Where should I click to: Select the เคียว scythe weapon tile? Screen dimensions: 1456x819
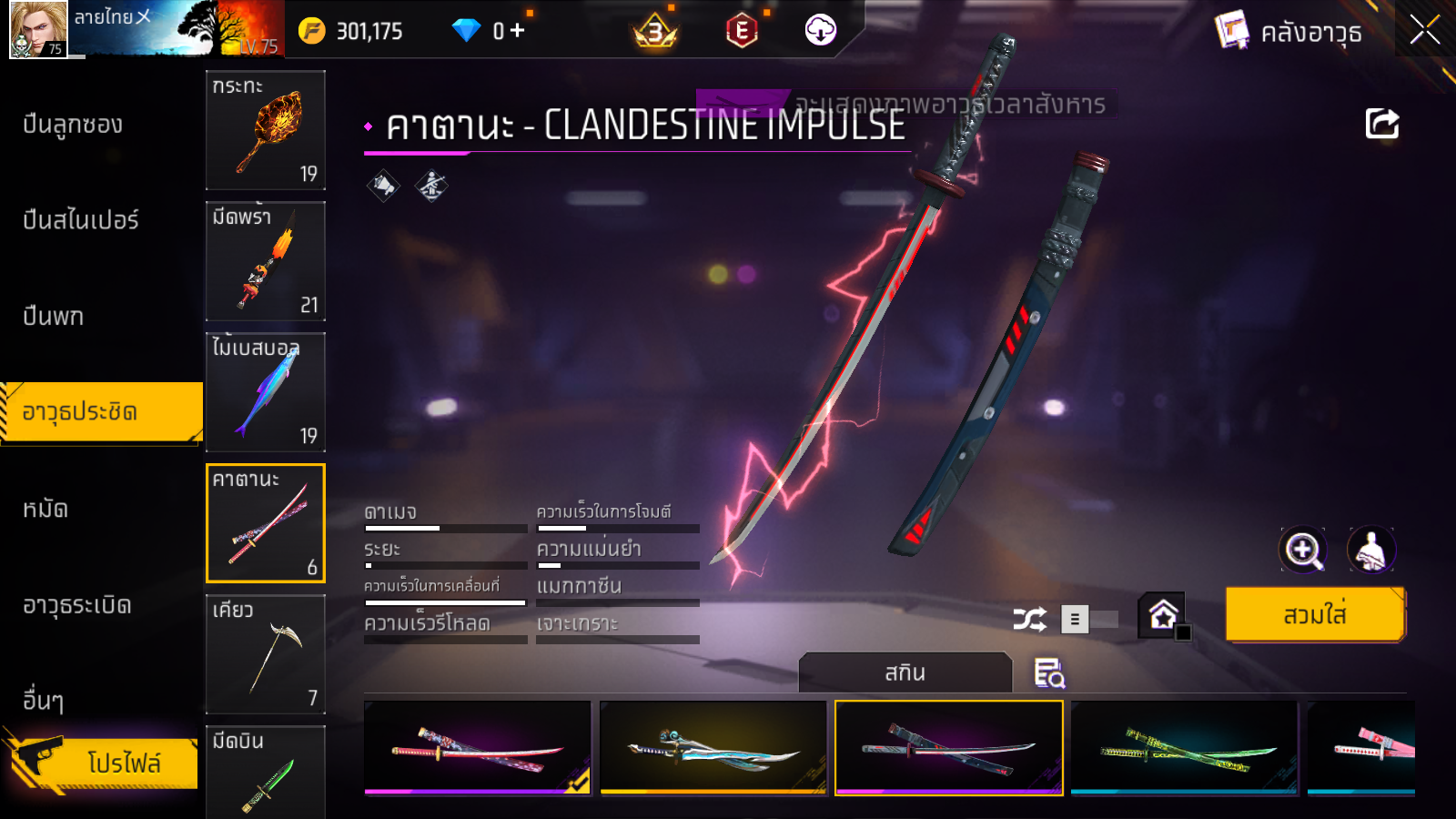click(266, 654)
